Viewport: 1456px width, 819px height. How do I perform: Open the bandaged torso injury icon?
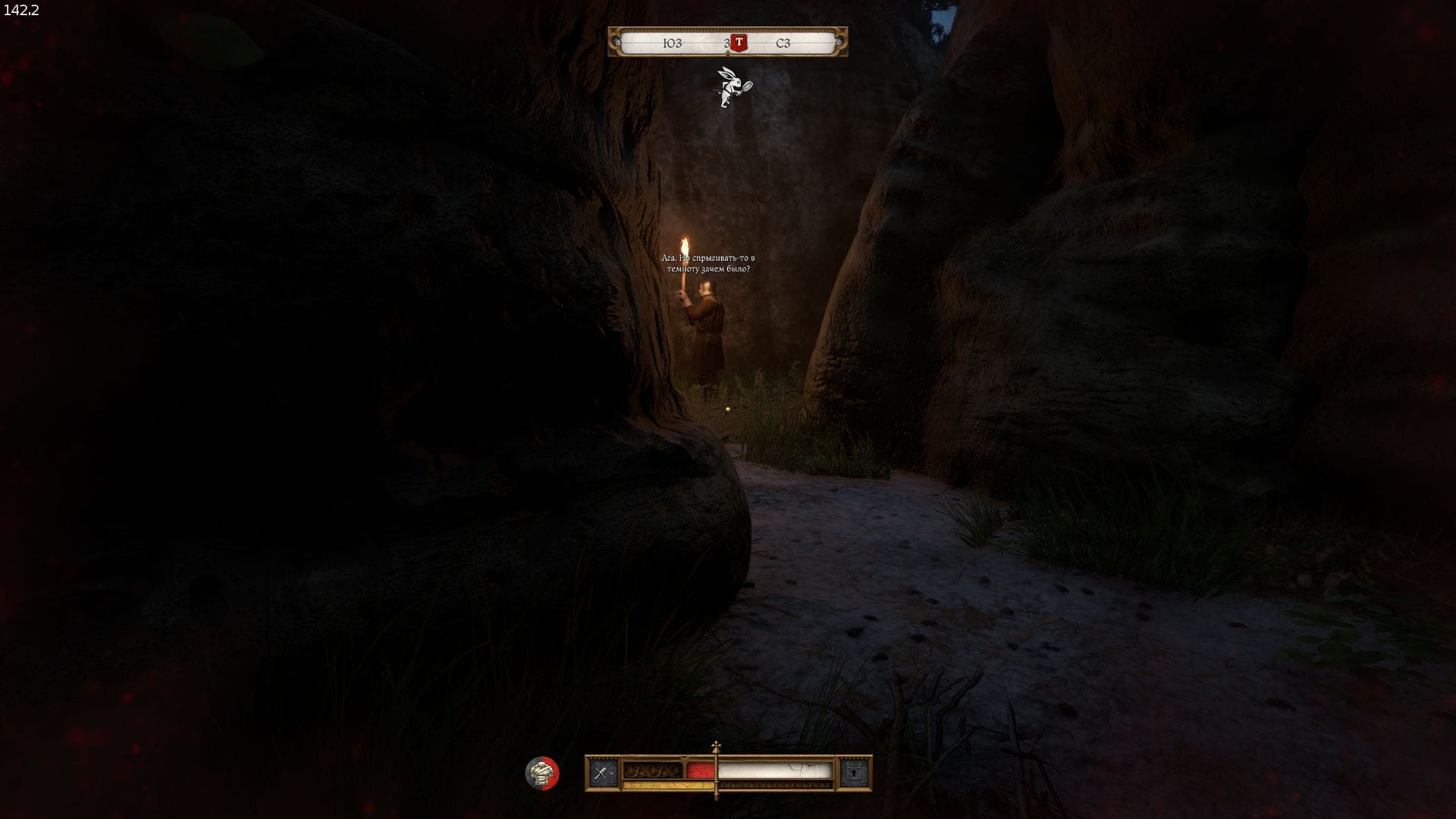click(541, 773)
